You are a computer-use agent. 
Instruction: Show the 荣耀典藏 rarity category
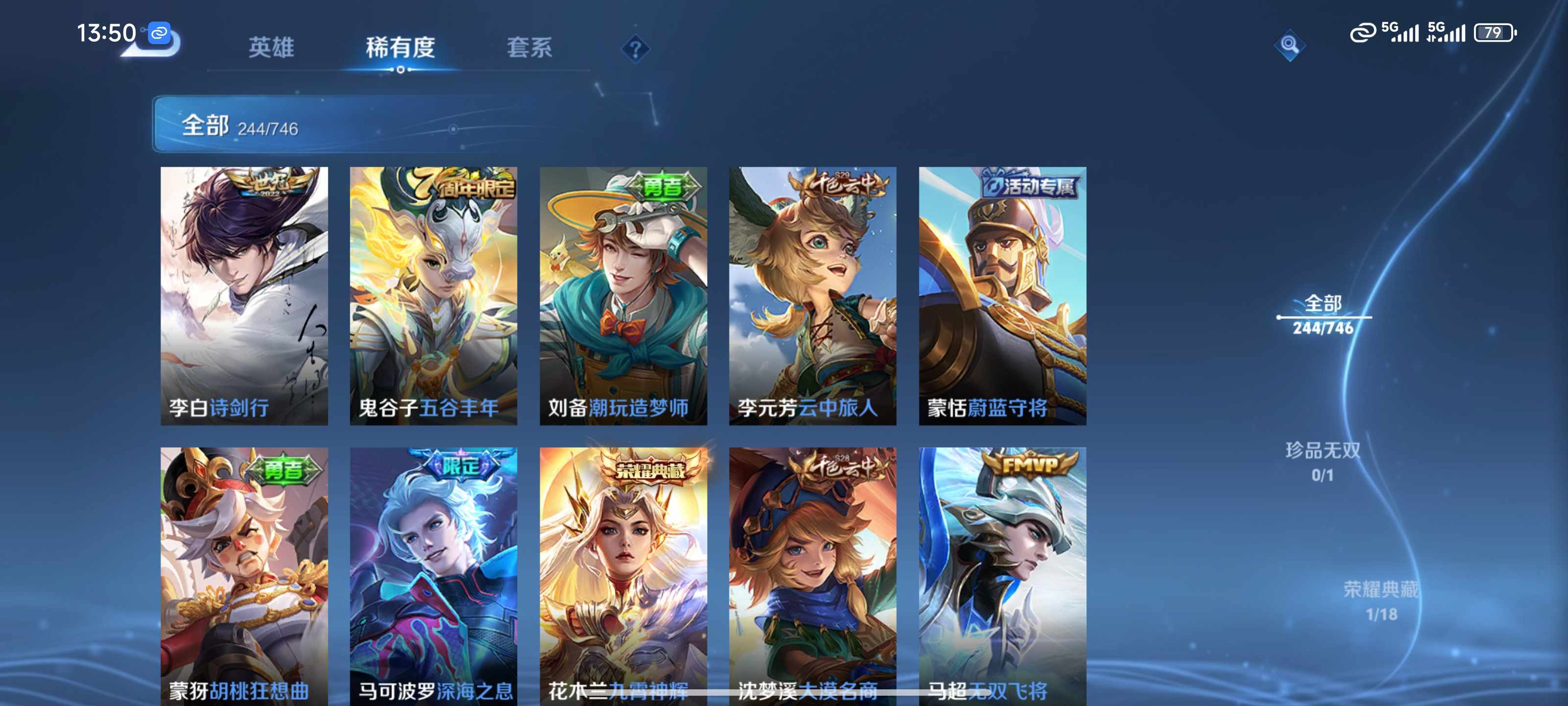tap(1380, 601)
